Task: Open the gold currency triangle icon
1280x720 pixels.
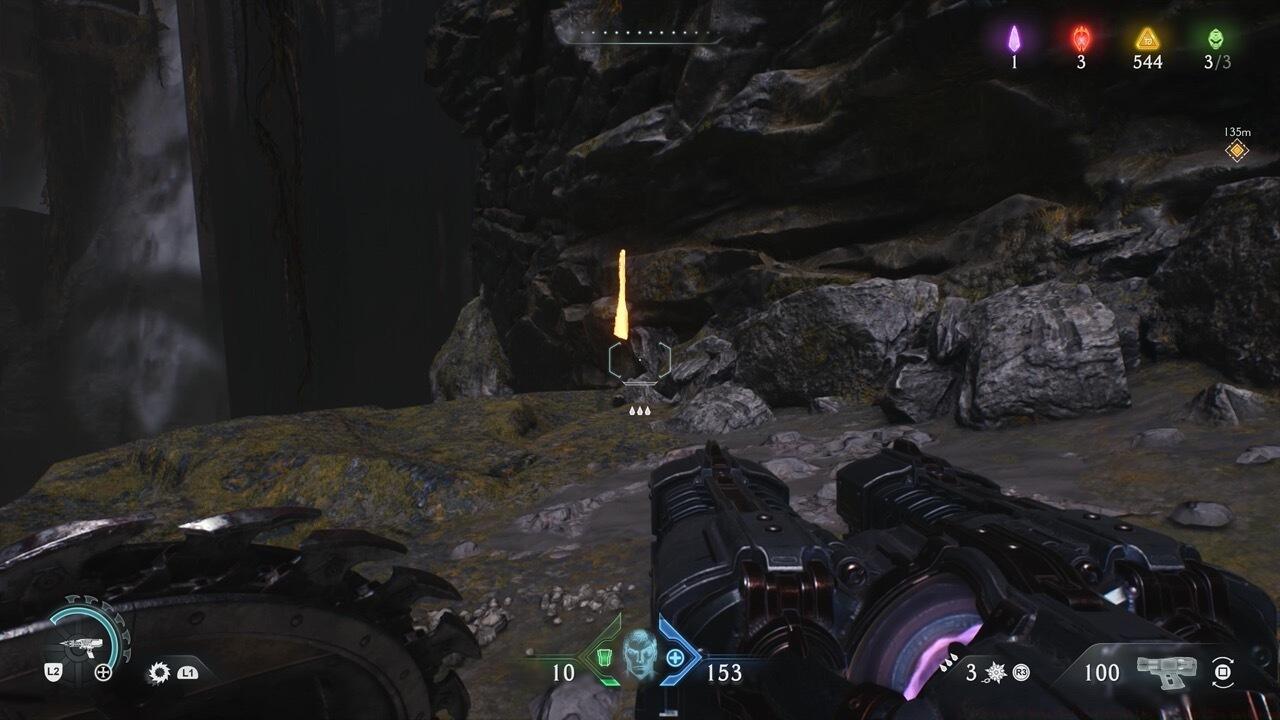Action: (x=1146, y=39)
